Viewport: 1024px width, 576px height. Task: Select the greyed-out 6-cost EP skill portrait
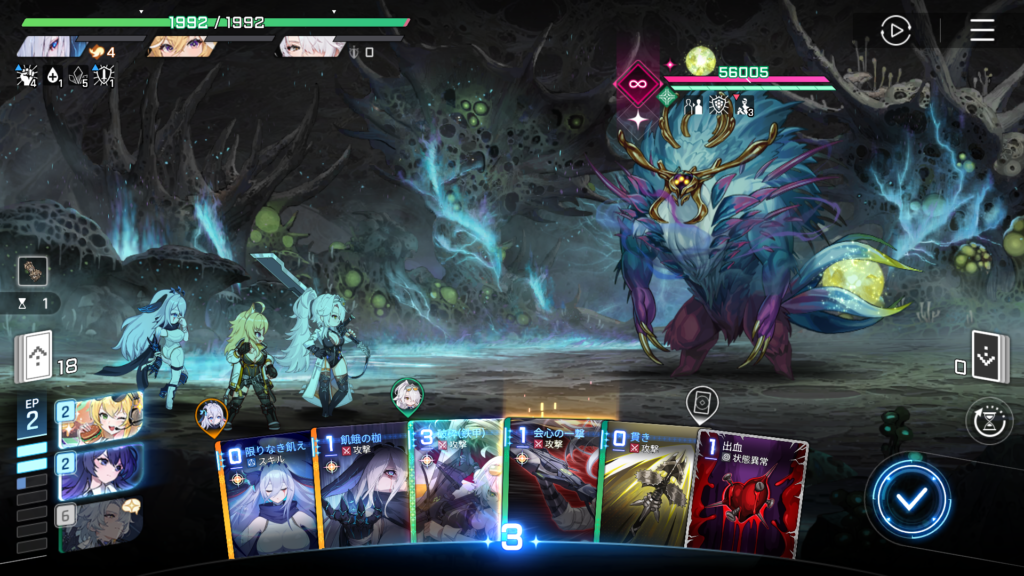(x=99, y=522)
